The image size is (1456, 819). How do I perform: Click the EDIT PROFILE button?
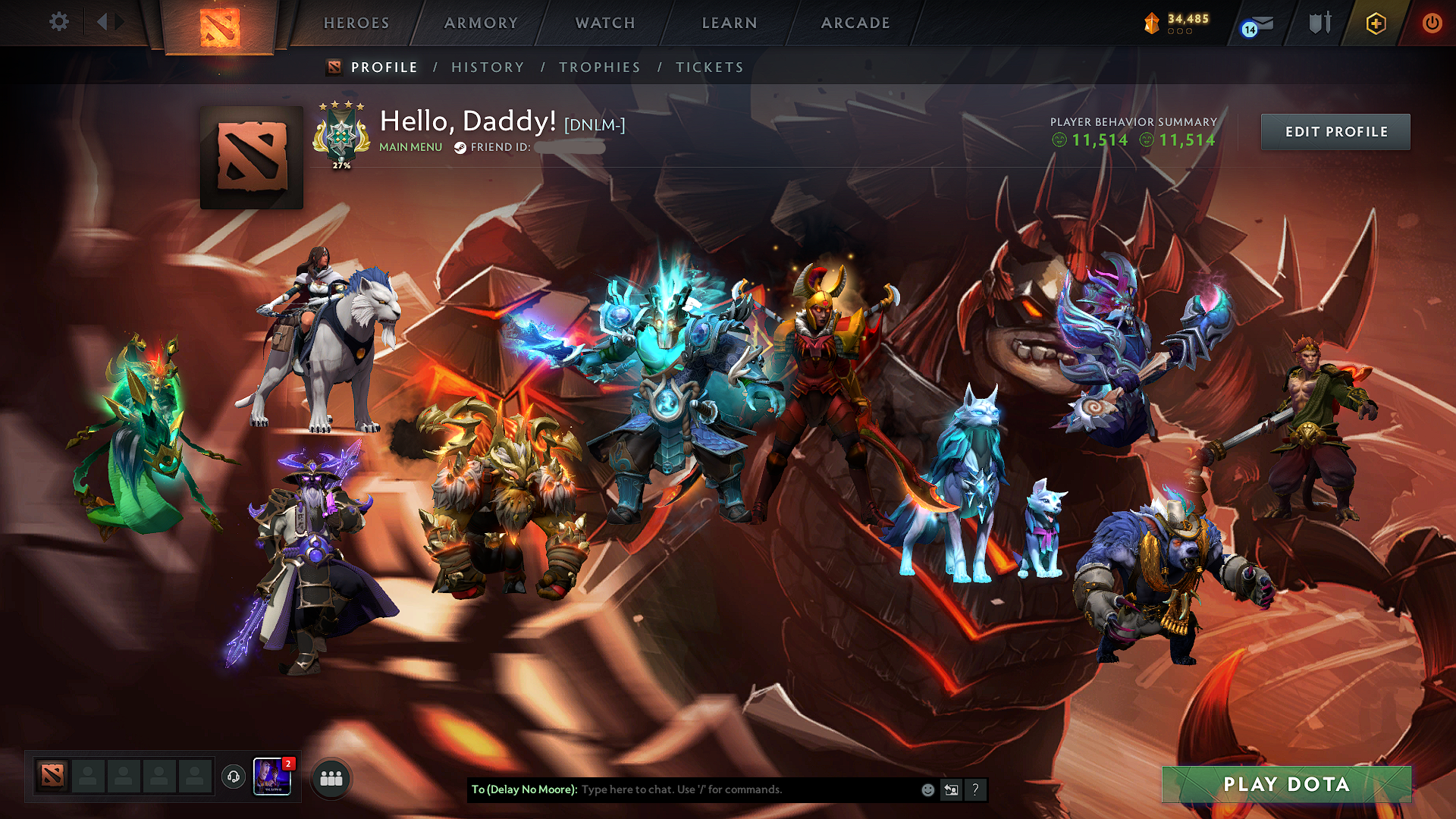(x=1335, y=131)
